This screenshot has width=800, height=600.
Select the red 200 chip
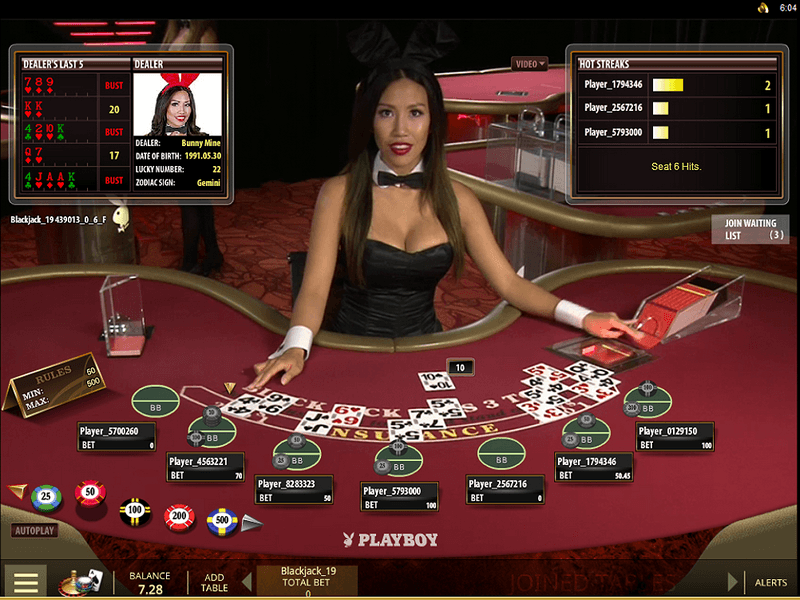click(x=180, y=517)
